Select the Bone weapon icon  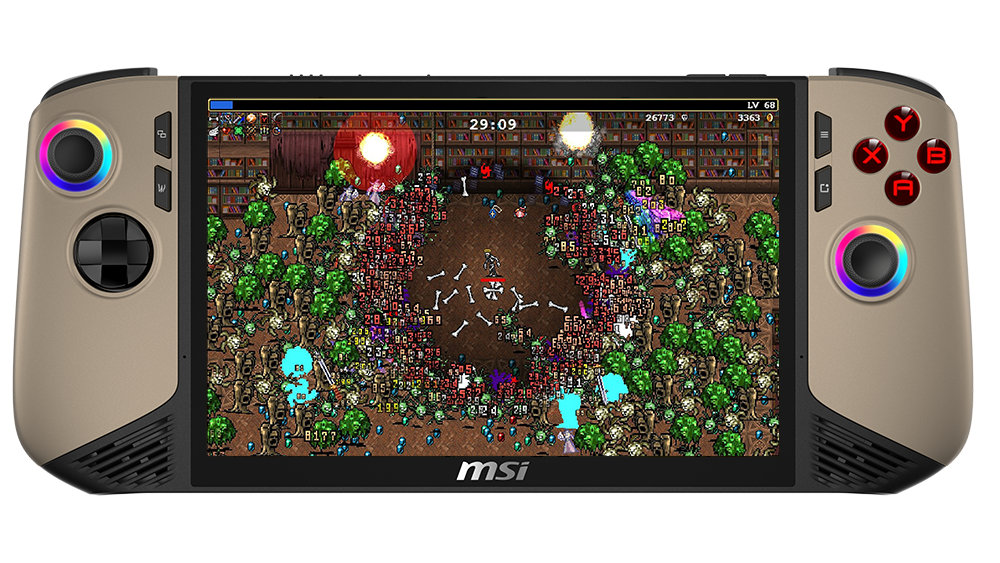coord(214,119)
